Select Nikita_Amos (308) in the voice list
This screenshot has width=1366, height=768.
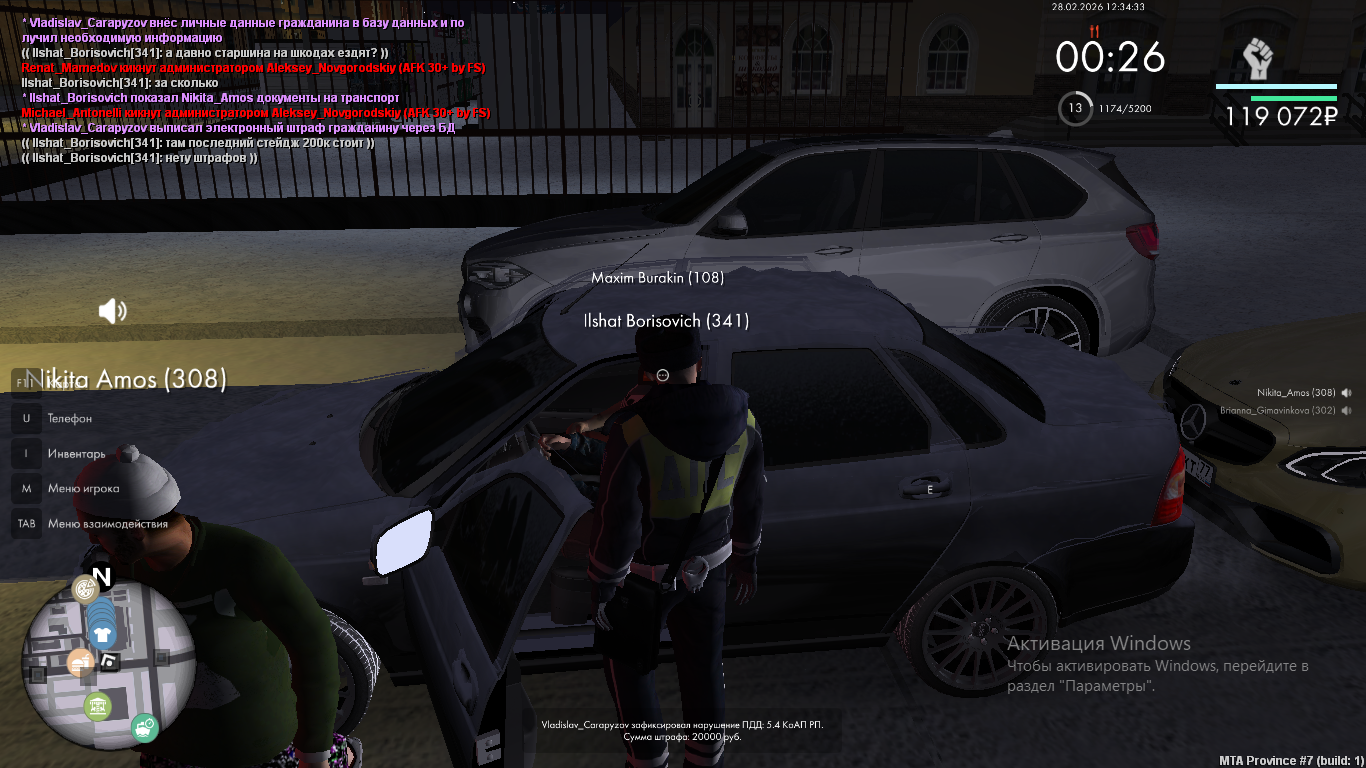pyautogui.click(x=1296, y=393)
